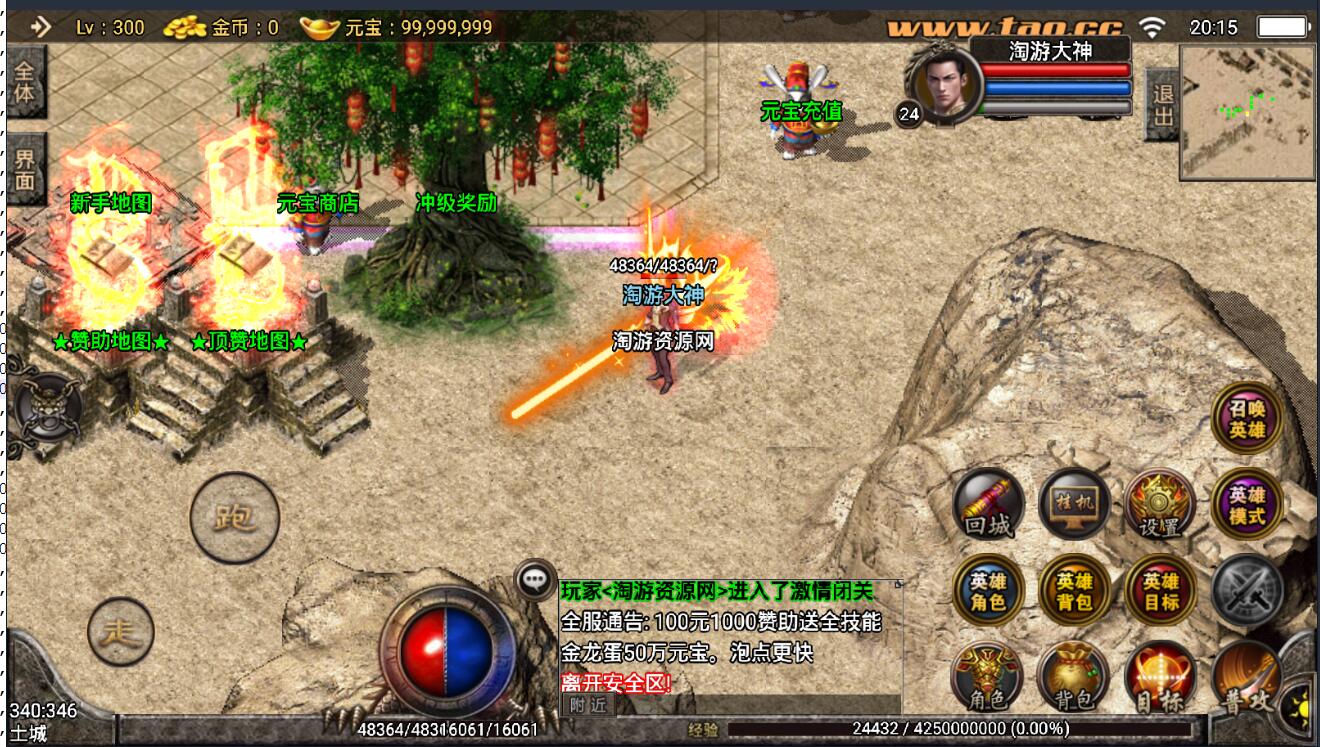Tap the 回城 return-to-town scroll button

(x=988, y=503)
